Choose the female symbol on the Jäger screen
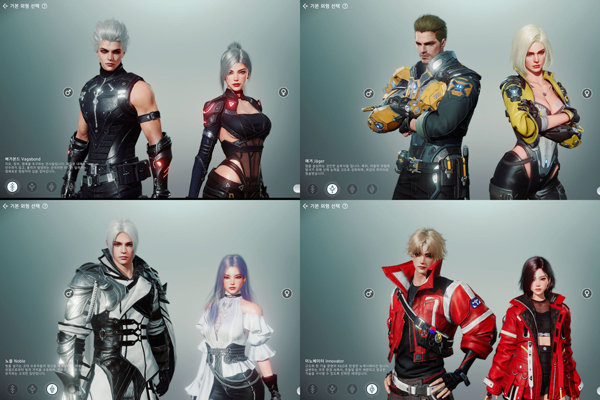 586,92
